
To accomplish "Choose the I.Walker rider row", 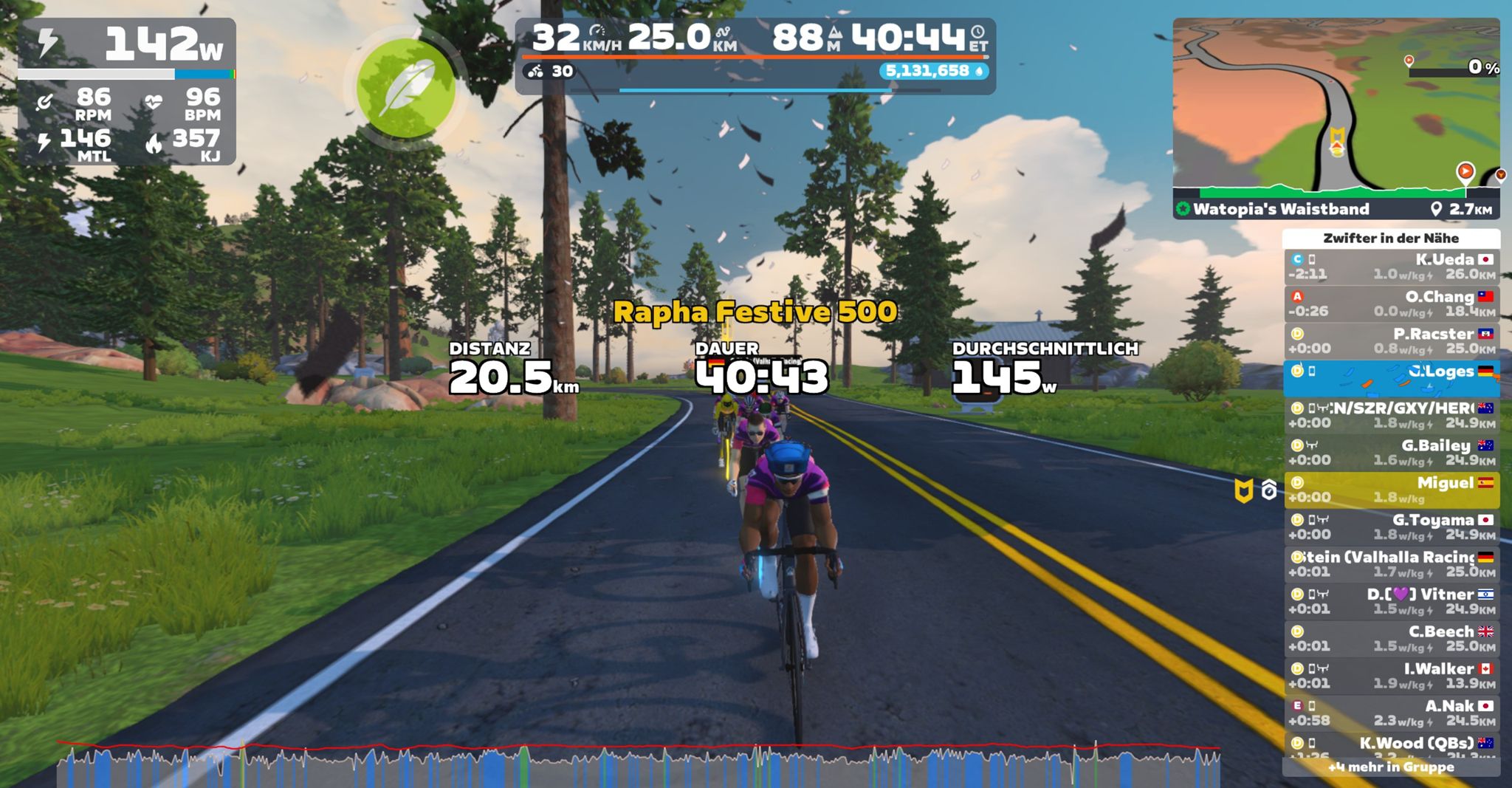I will tap(1392, 676).
